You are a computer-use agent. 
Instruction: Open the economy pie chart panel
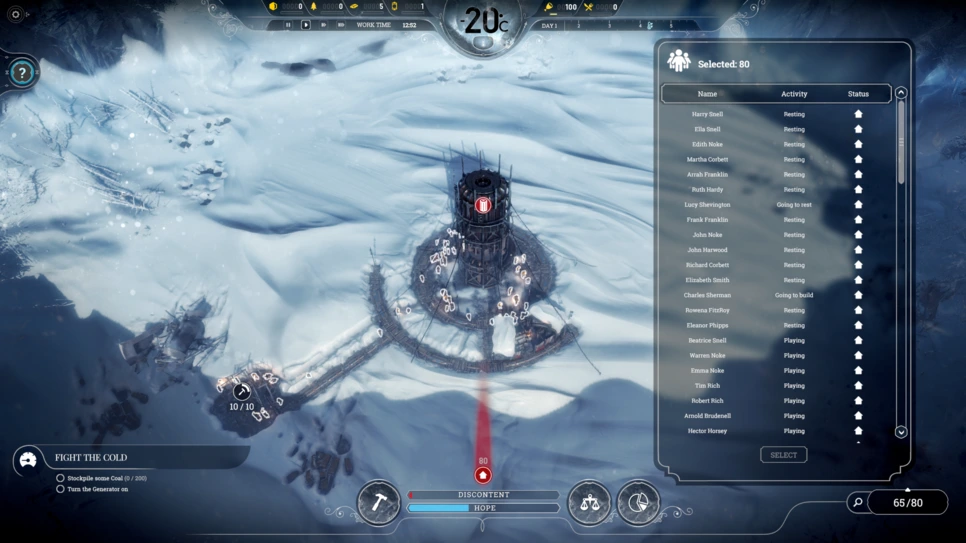tap(638, 502)
